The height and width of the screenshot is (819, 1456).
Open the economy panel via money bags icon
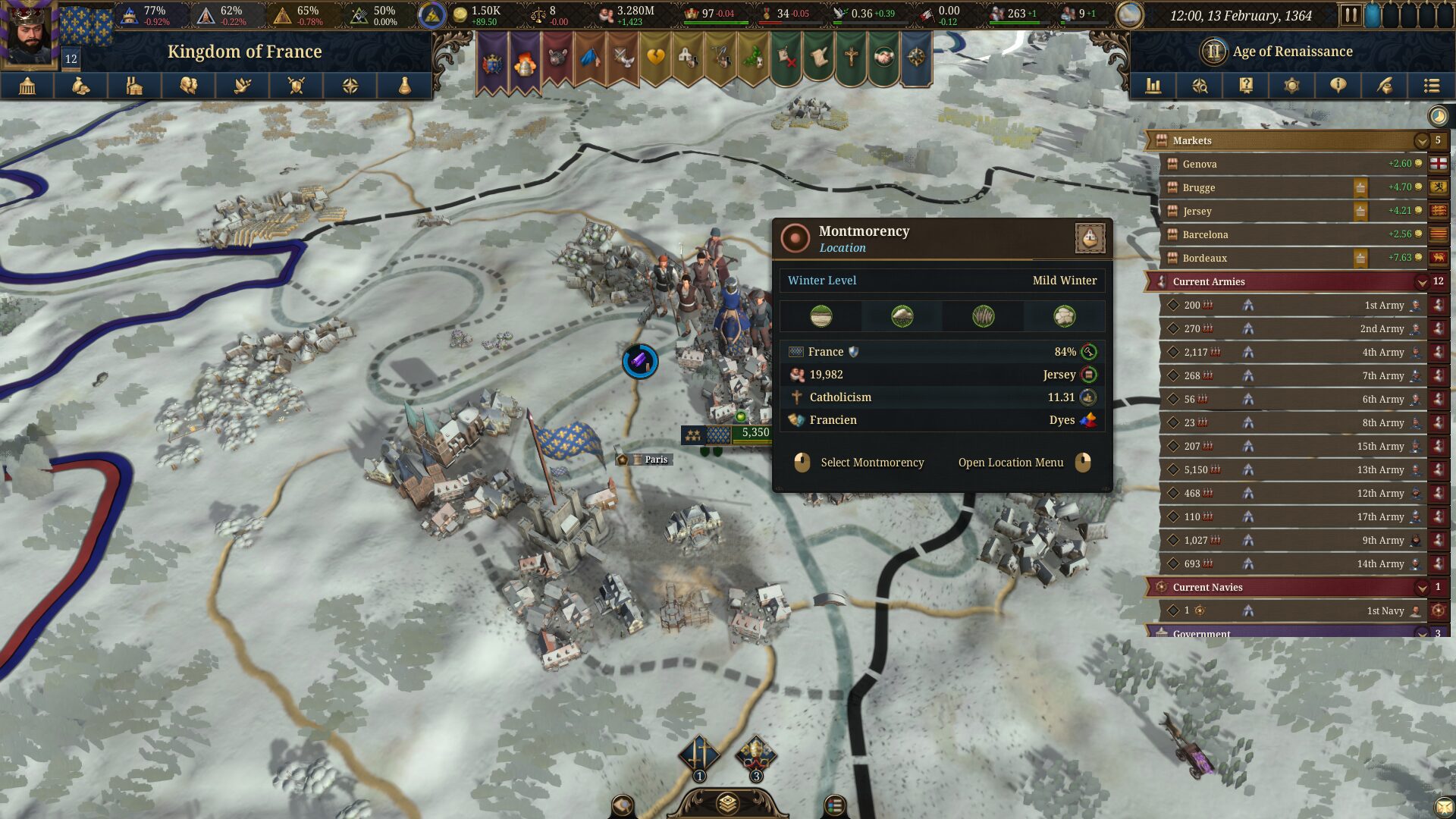82,86
